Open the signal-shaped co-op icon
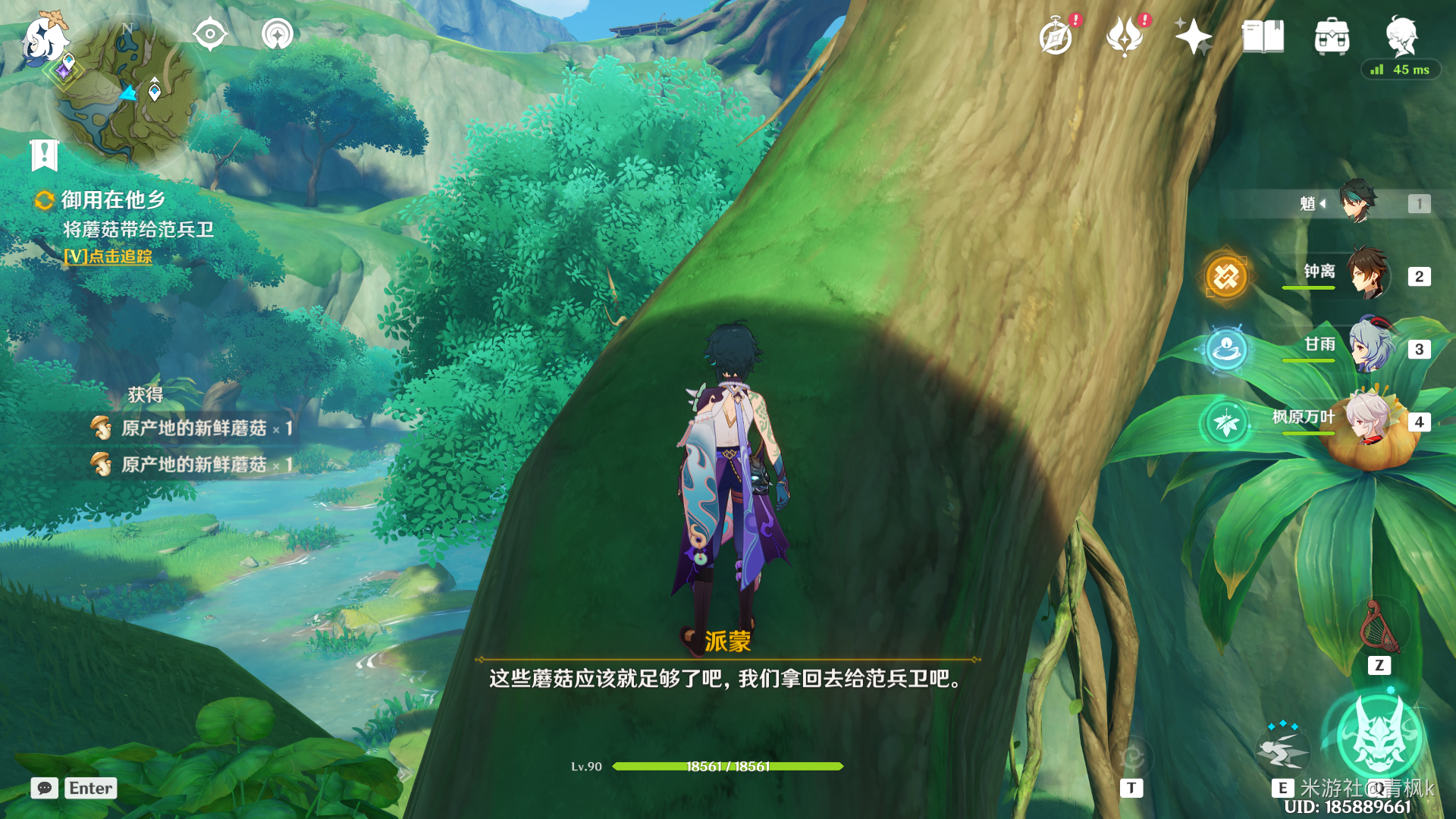 point(277,34)
